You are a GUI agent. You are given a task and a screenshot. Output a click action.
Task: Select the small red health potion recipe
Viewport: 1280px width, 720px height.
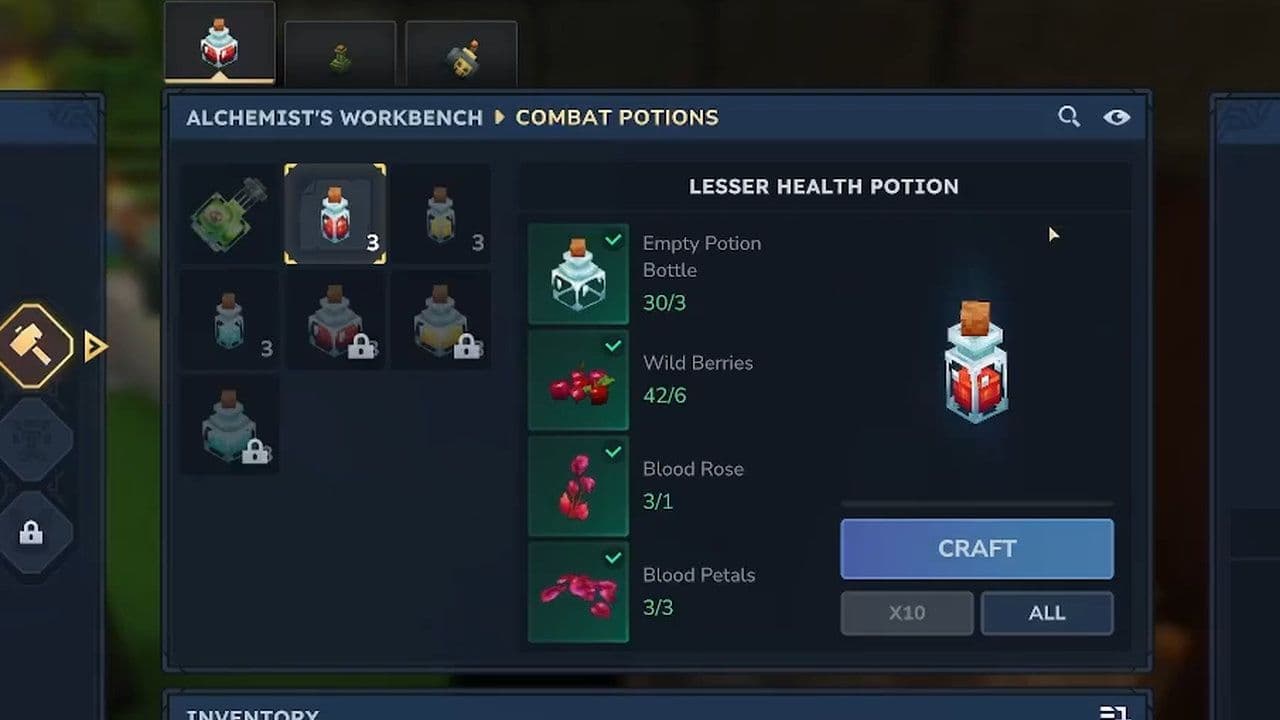pyautogui.click(x=335, y=214)
